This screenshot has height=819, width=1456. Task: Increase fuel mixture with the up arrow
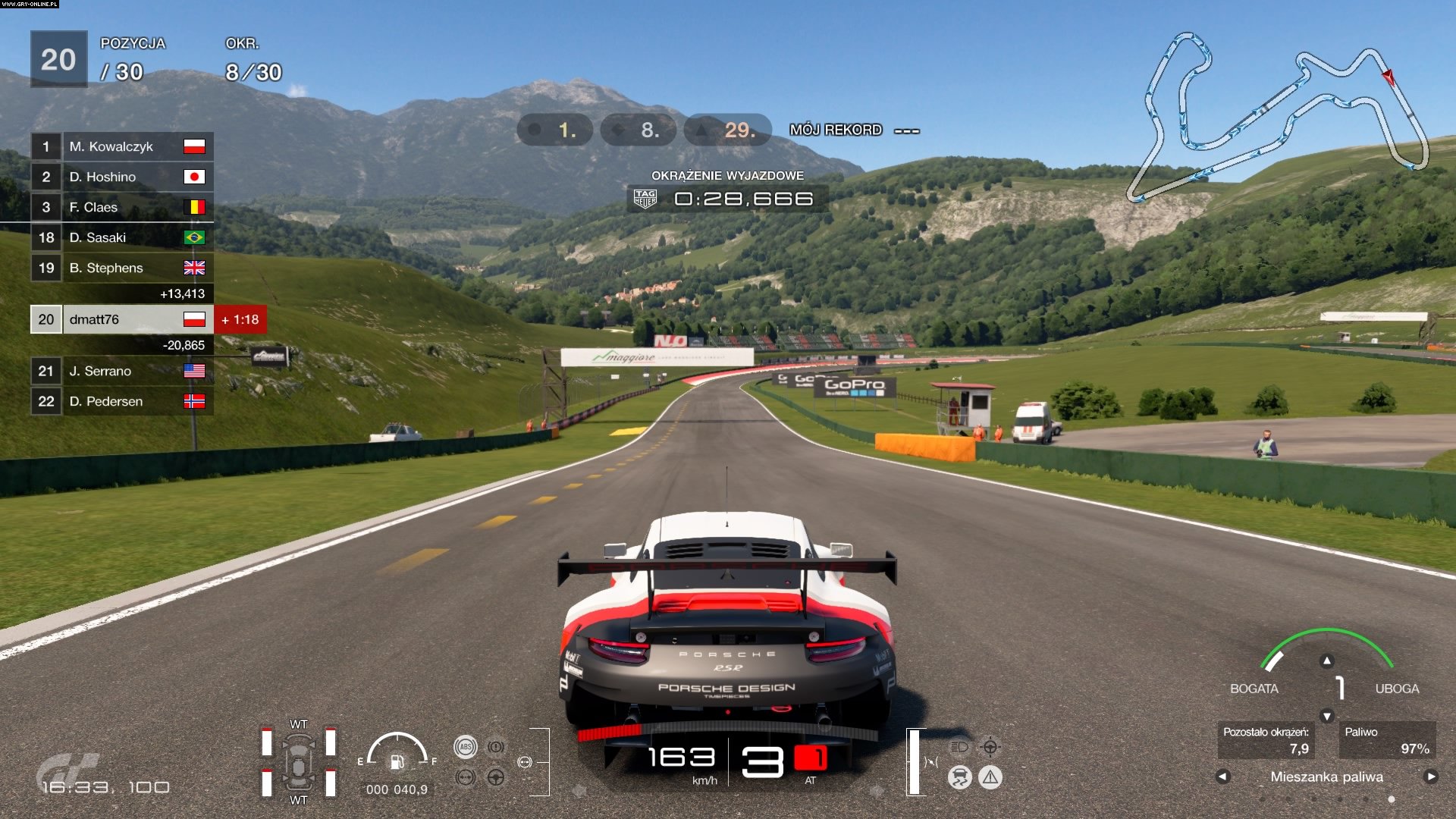coord(1326,661)
